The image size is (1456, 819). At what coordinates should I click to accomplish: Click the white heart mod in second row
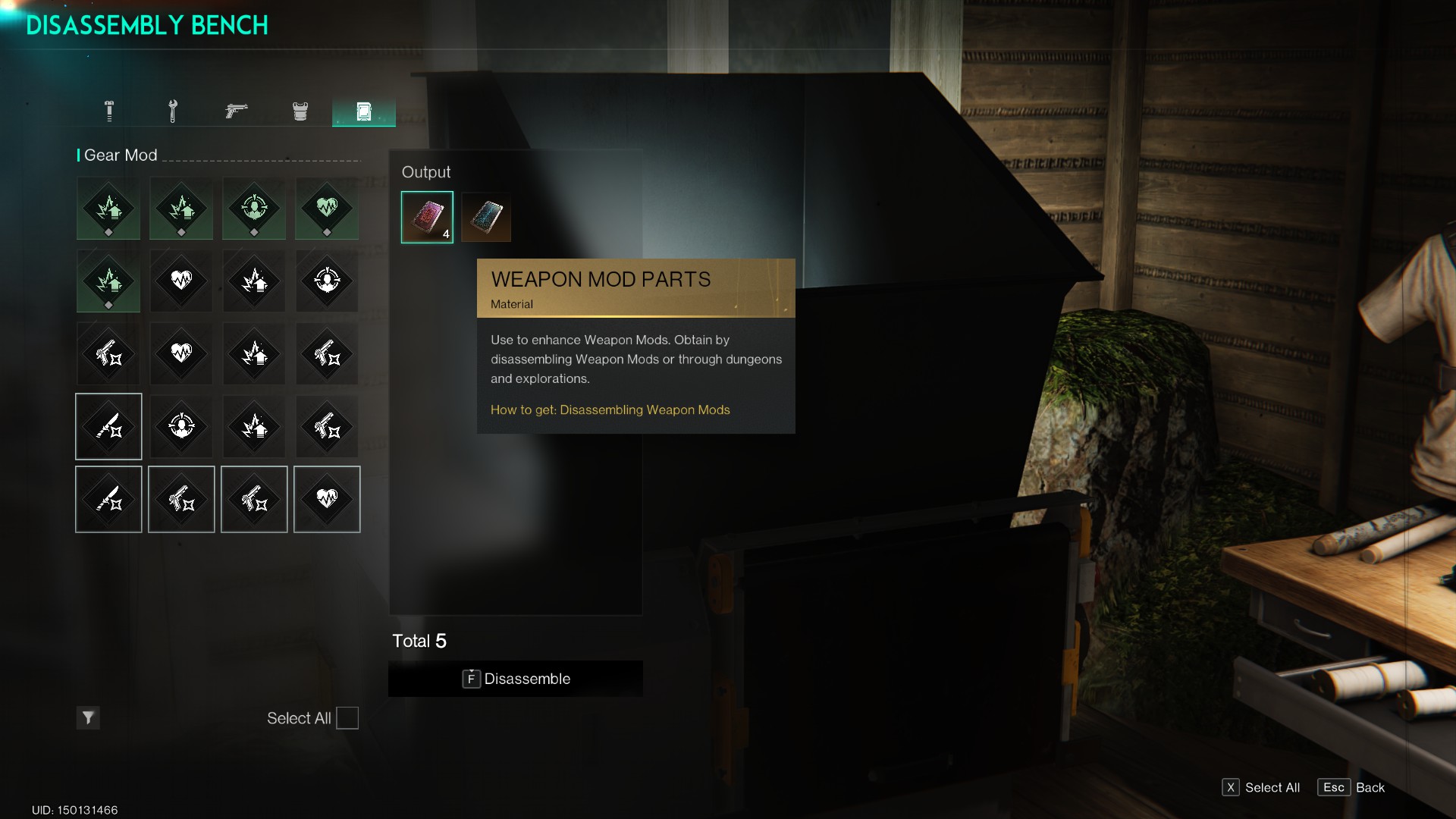181,281
